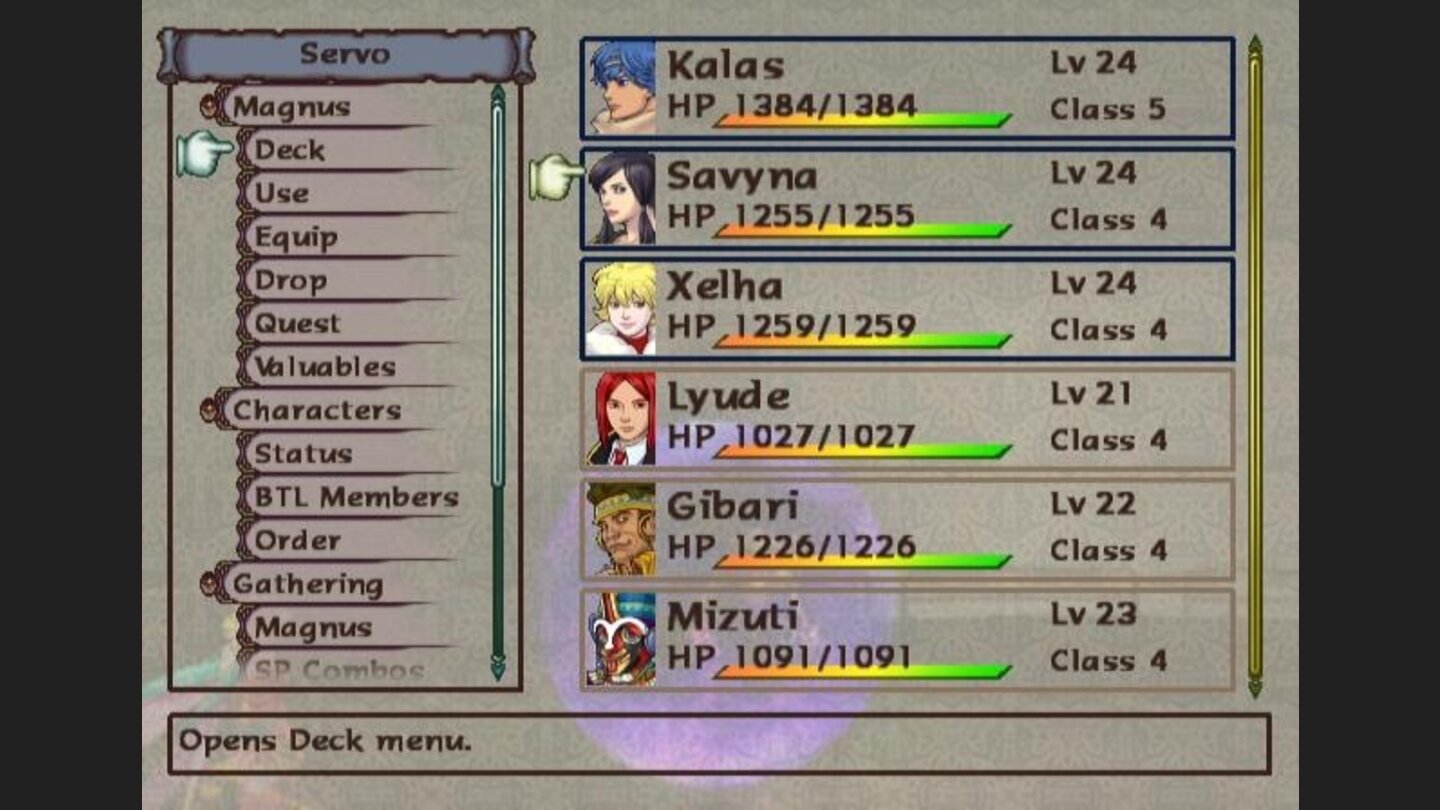Click the left panel scrollbar

pos(497,380)
